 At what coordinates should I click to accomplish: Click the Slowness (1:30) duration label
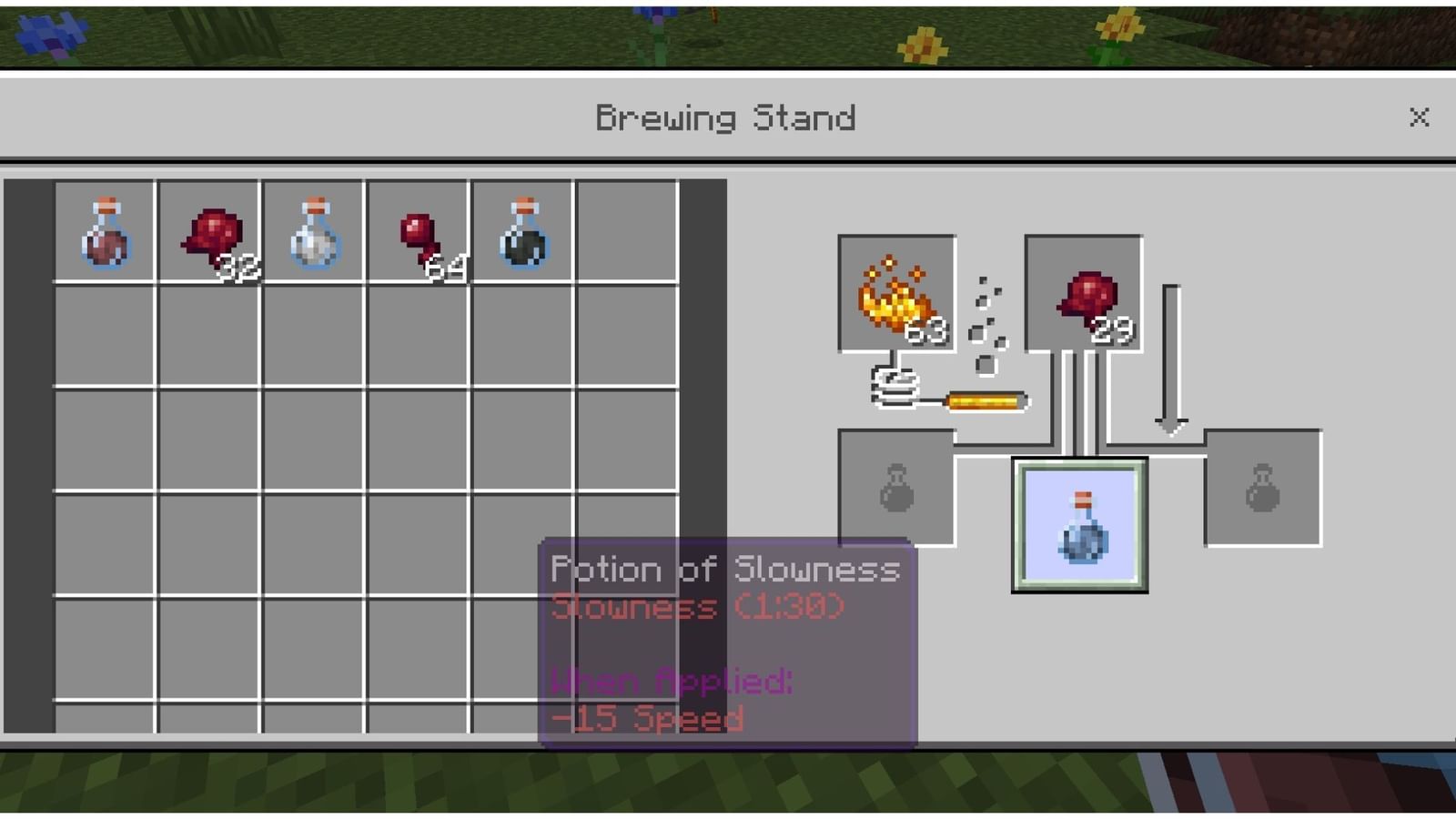696,607
